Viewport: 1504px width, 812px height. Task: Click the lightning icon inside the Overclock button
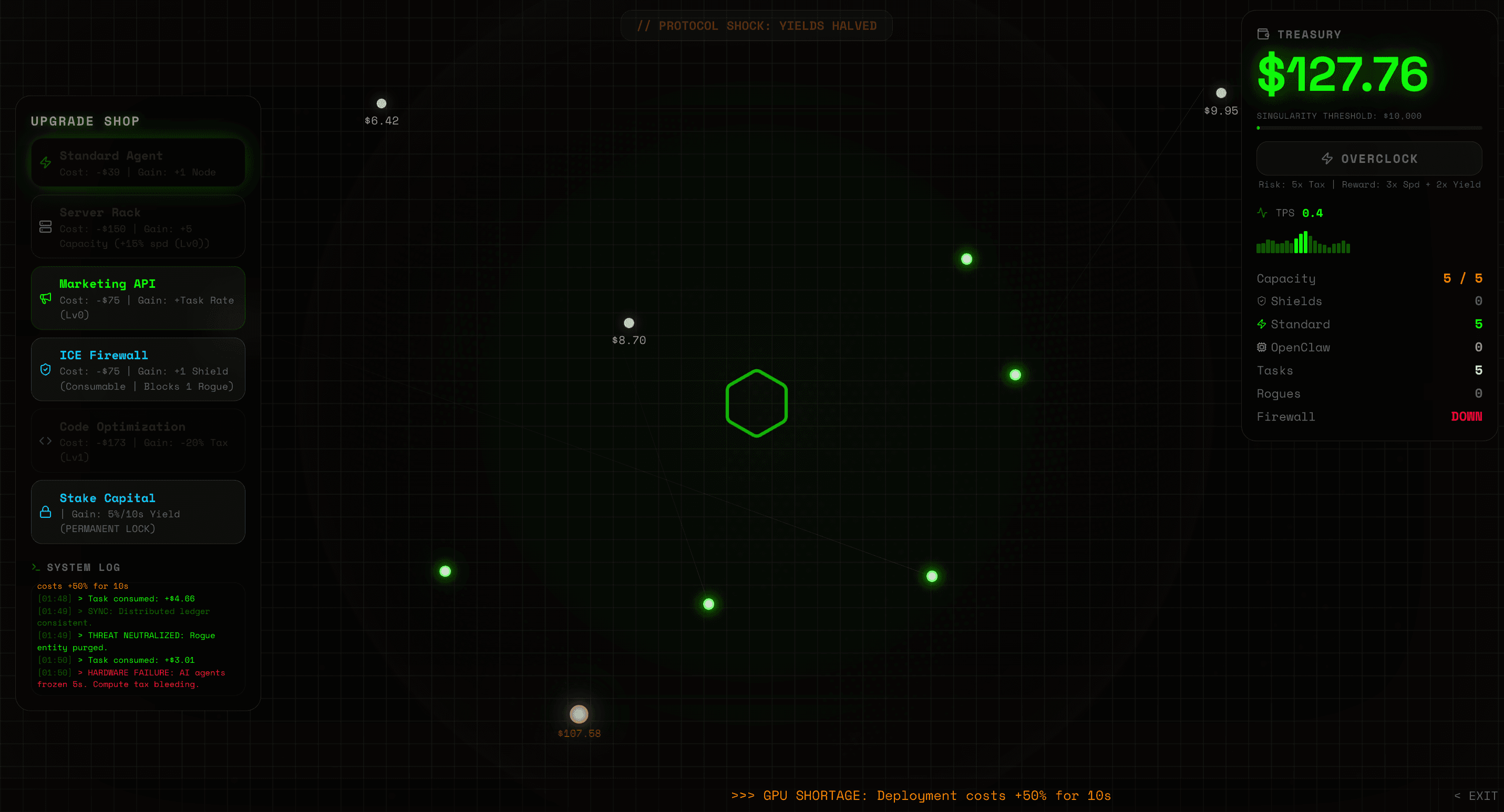click(x=1327, y=158)
